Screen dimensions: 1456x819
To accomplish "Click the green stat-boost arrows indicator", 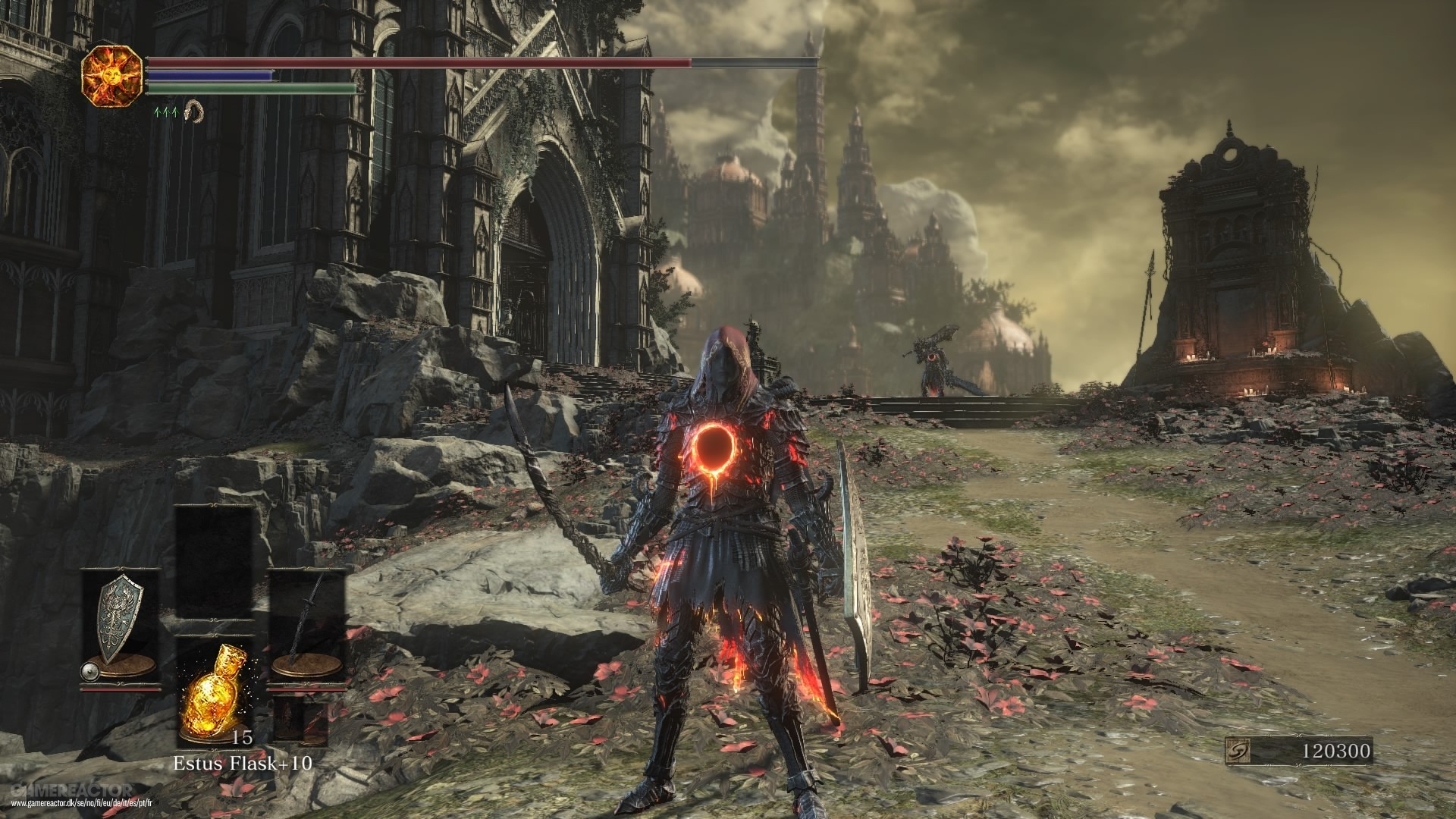I will (166, 113).
